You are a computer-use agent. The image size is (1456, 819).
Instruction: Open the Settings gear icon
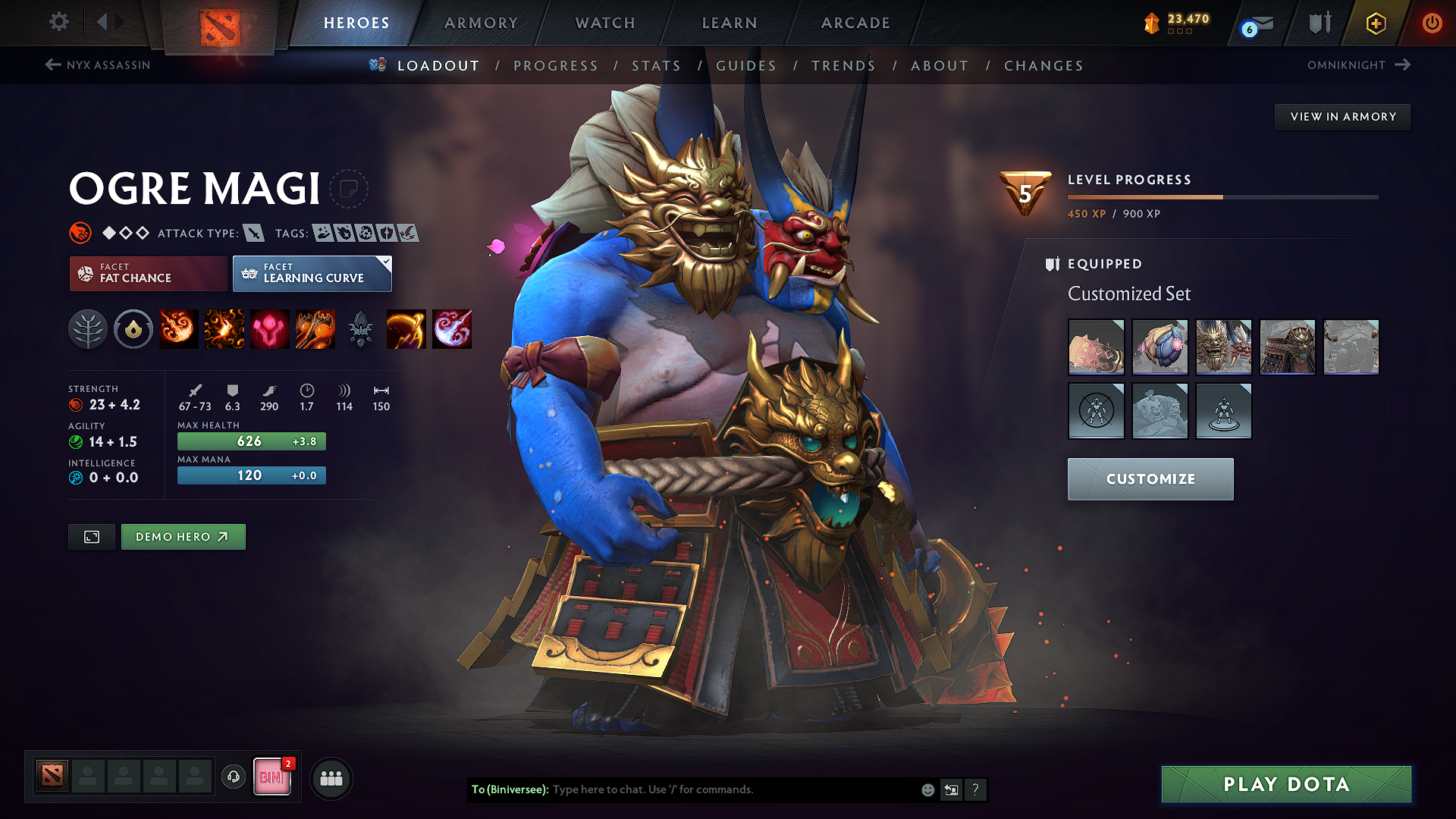tap(58, 22)
